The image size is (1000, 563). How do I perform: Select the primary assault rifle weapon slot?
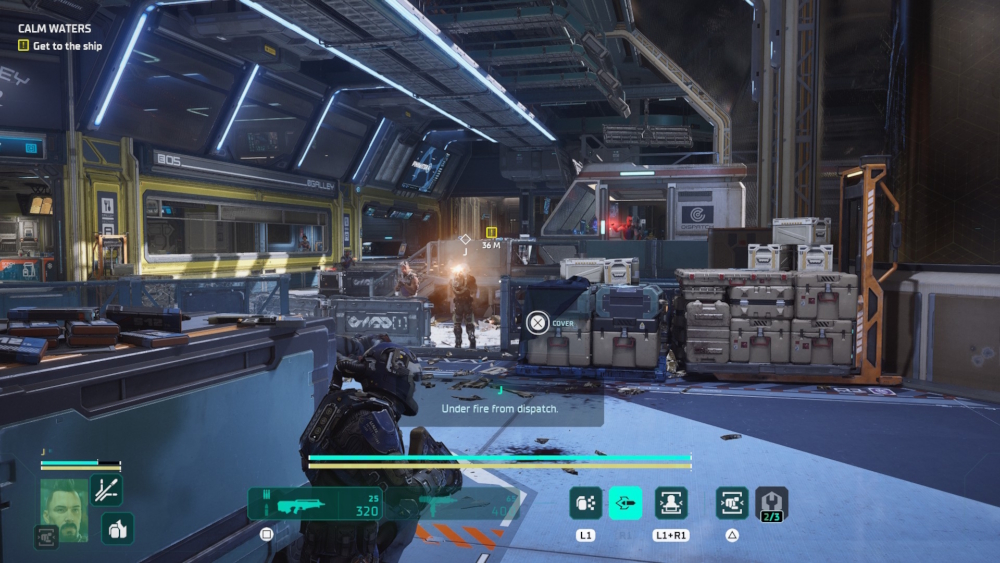tap(313, 503)
